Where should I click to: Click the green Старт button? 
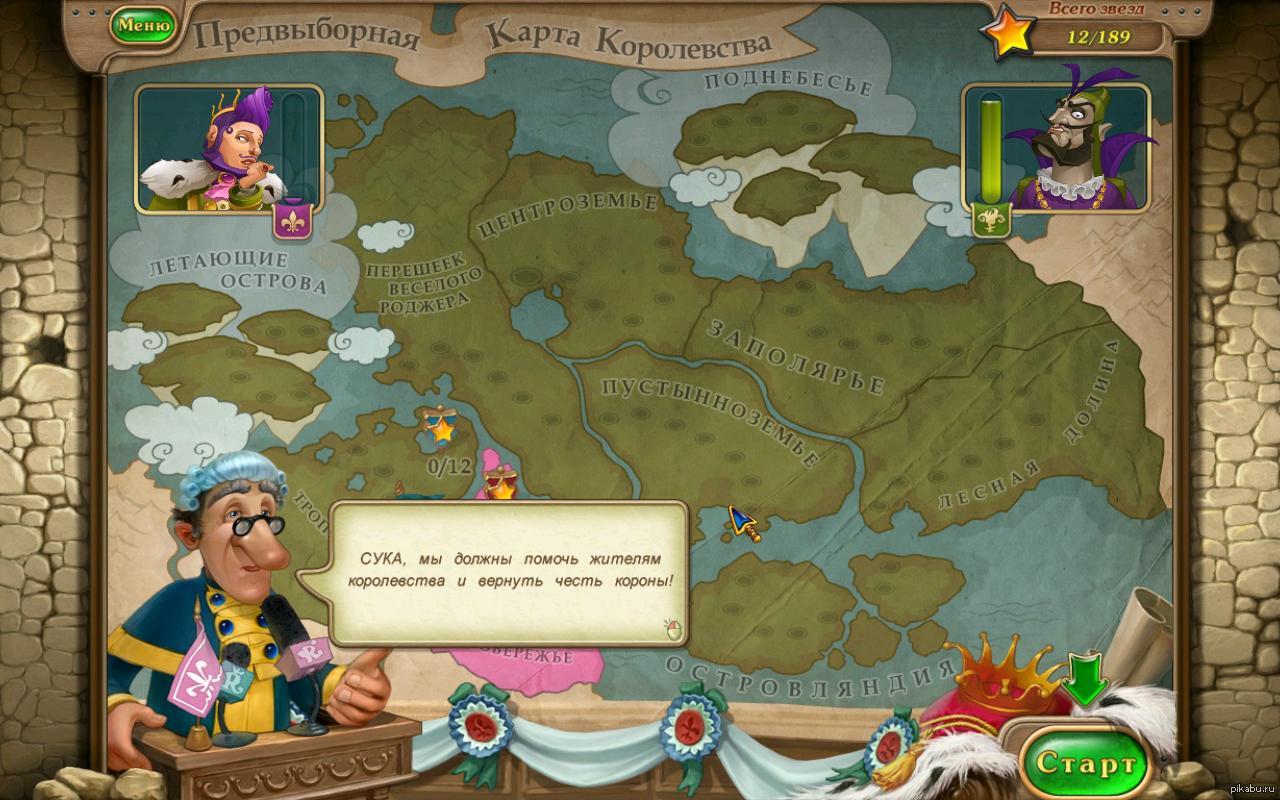[1086, 765]
